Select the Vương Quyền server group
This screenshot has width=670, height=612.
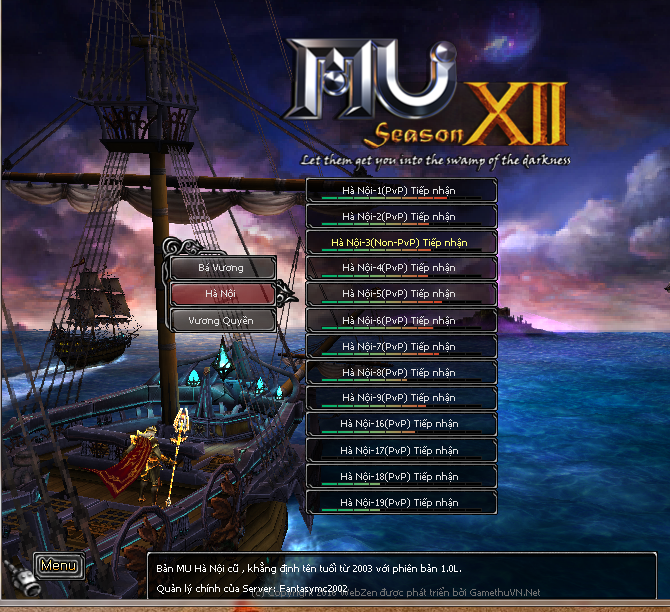pyautogui.click(x=221, y=320)
